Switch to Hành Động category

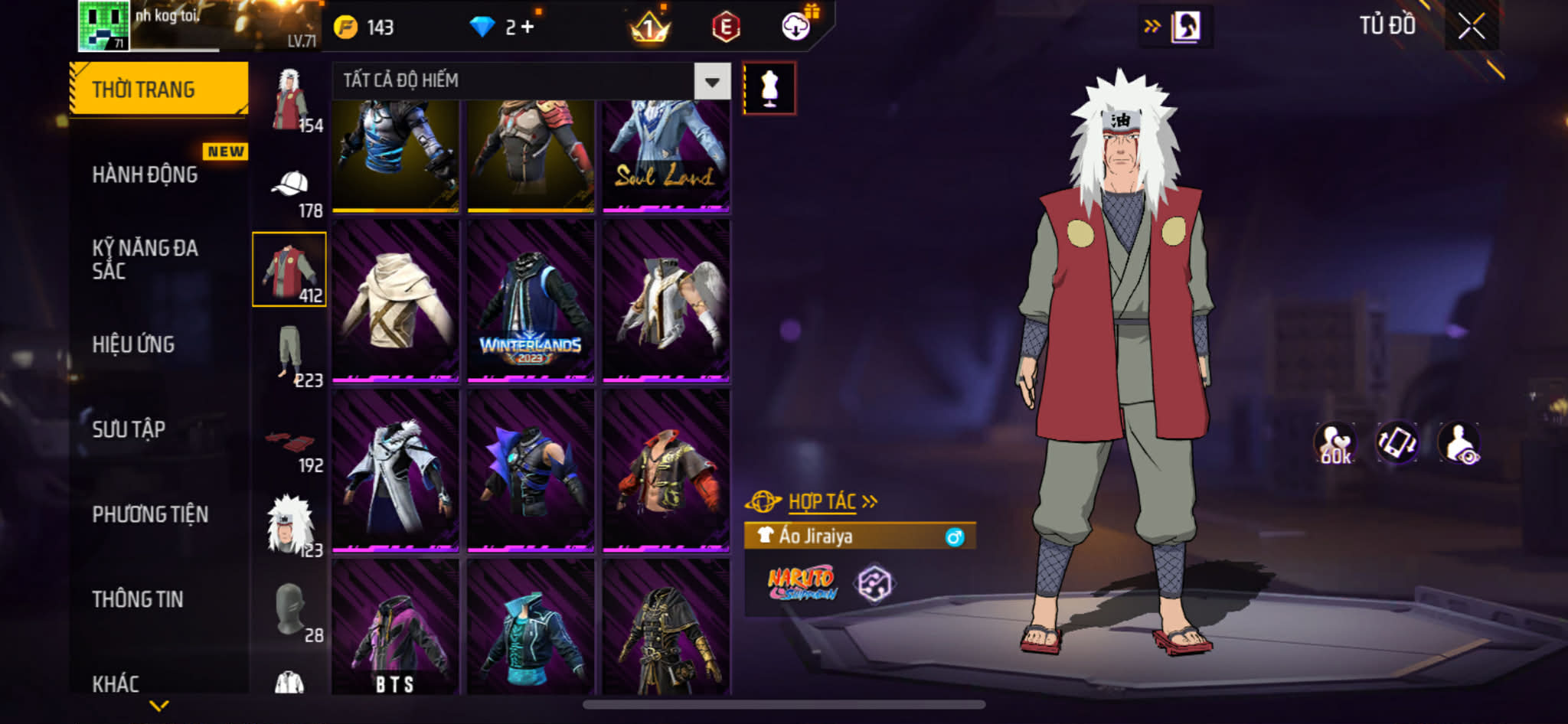pyautogui.click(x=145, y=175)
